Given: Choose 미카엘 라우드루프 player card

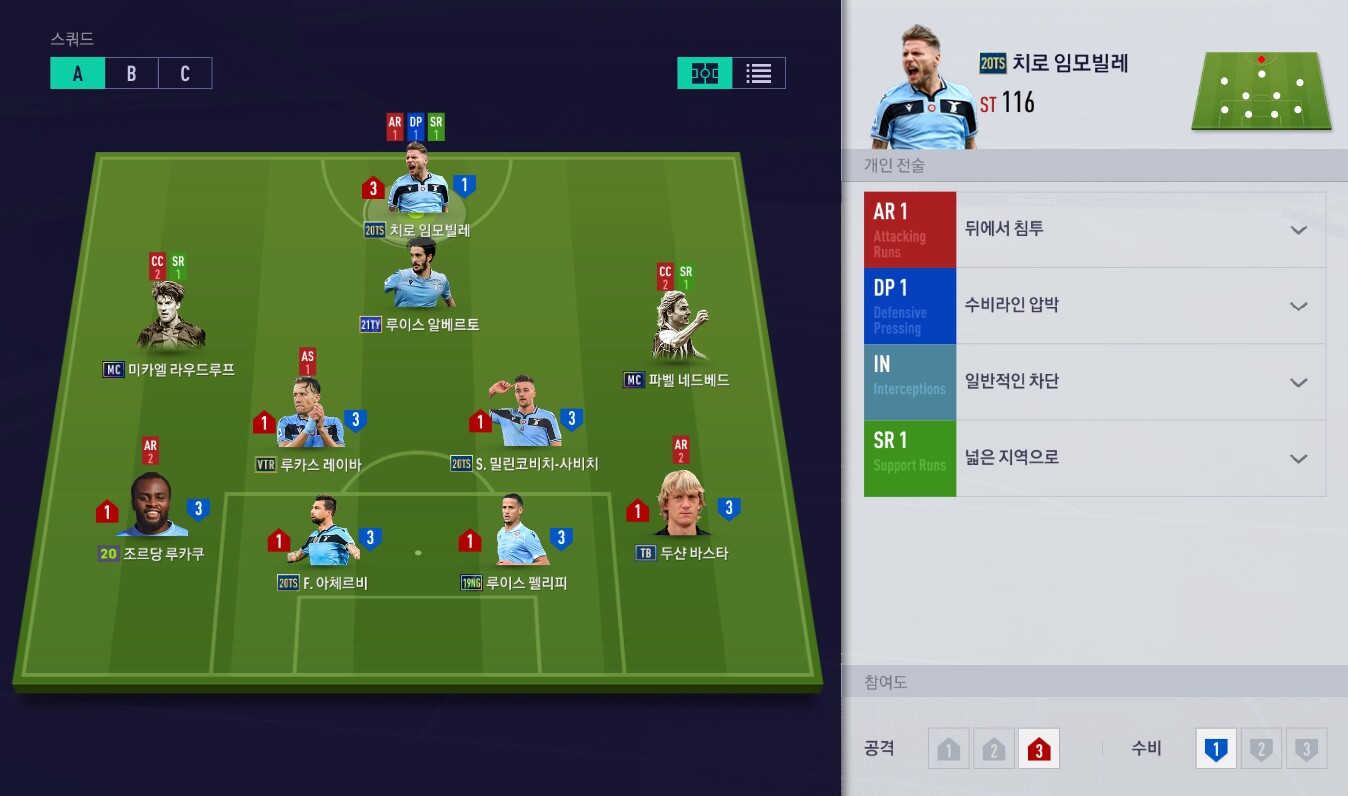Looking at the screenshot, I should click(170, 320).
